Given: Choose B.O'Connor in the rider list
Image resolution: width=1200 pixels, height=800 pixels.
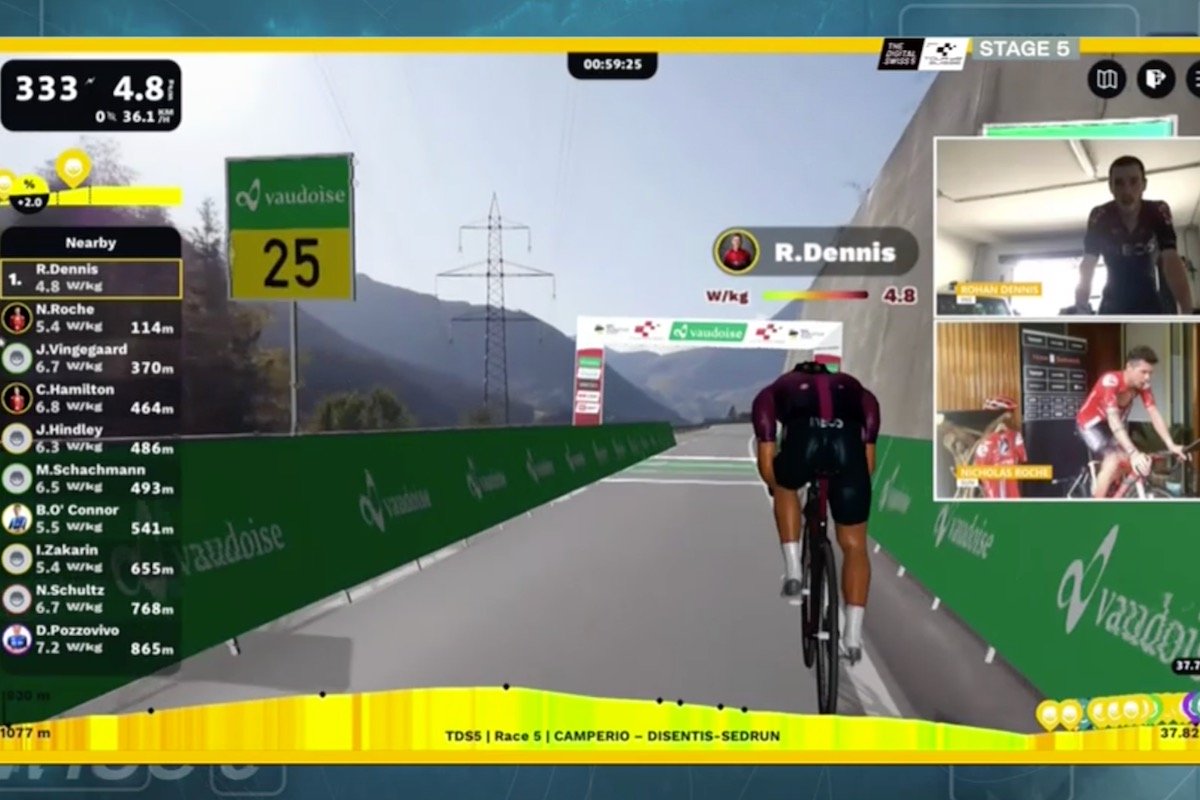Looking at the screenshot, I should [x=91, y=518].
